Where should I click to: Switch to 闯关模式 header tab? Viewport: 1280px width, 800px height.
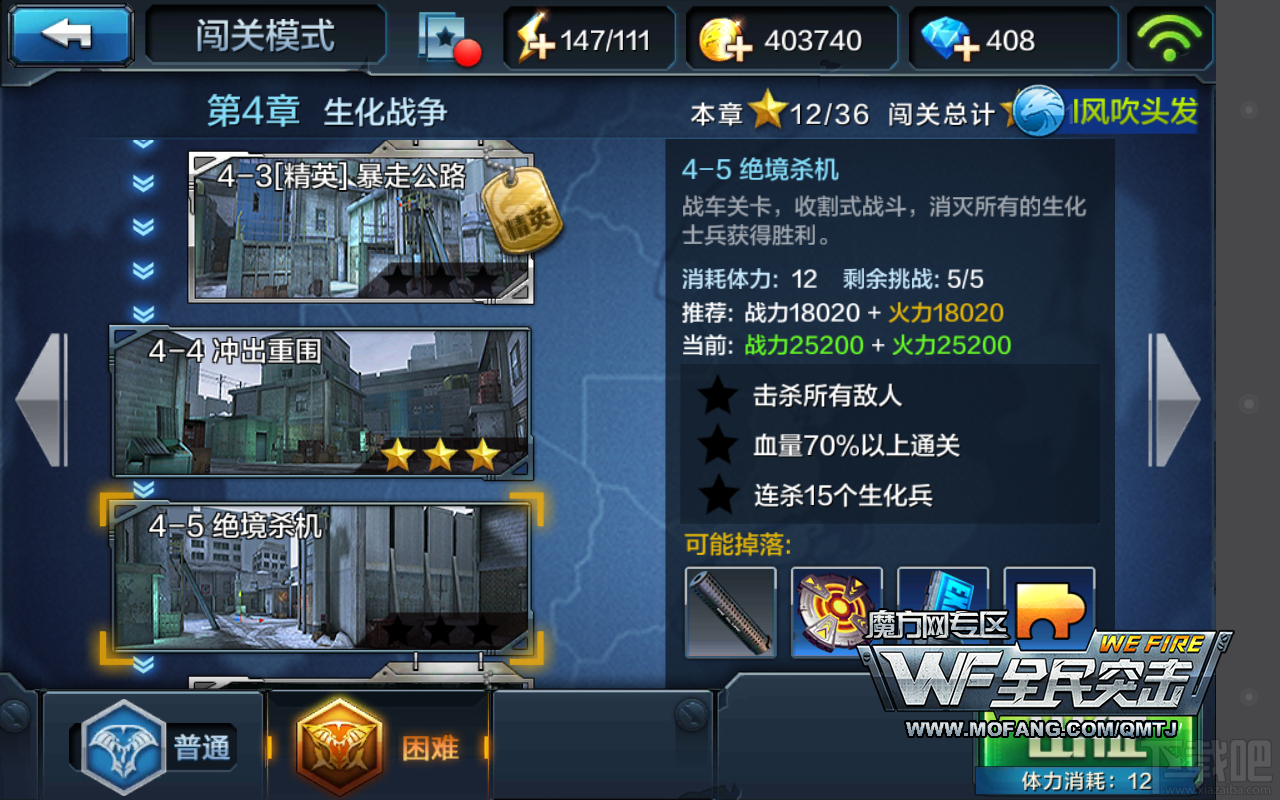263,35
